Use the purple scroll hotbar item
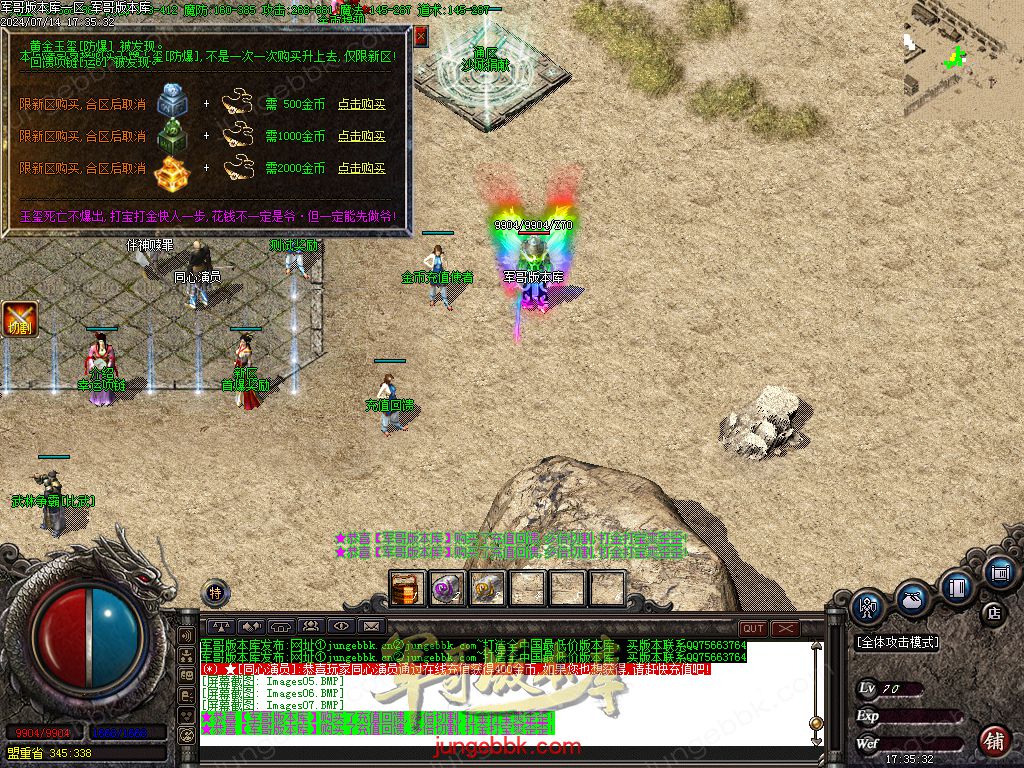The image size is (1024, 768). [x=446, y=589]
